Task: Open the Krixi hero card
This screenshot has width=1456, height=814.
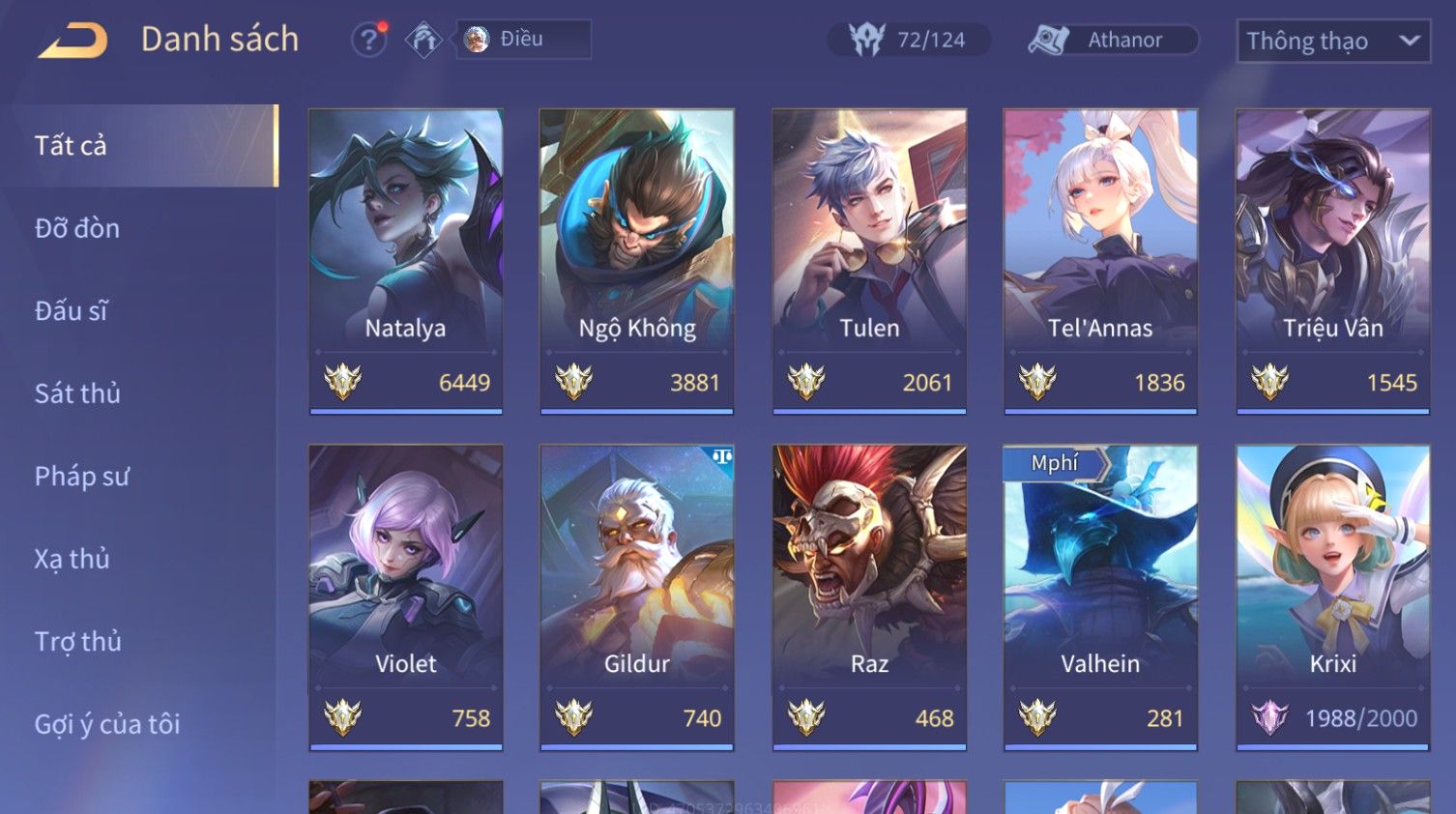Action: click(x=1332, y=596)
